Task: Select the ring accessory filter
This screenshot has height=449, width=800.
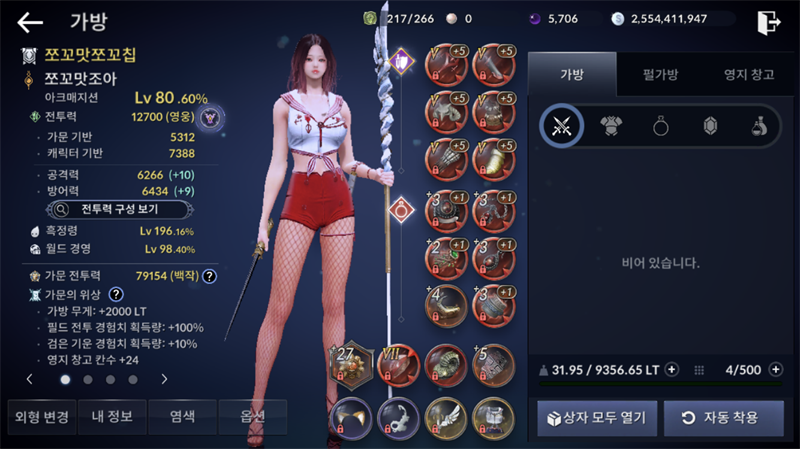Action: tap(662, 125)
